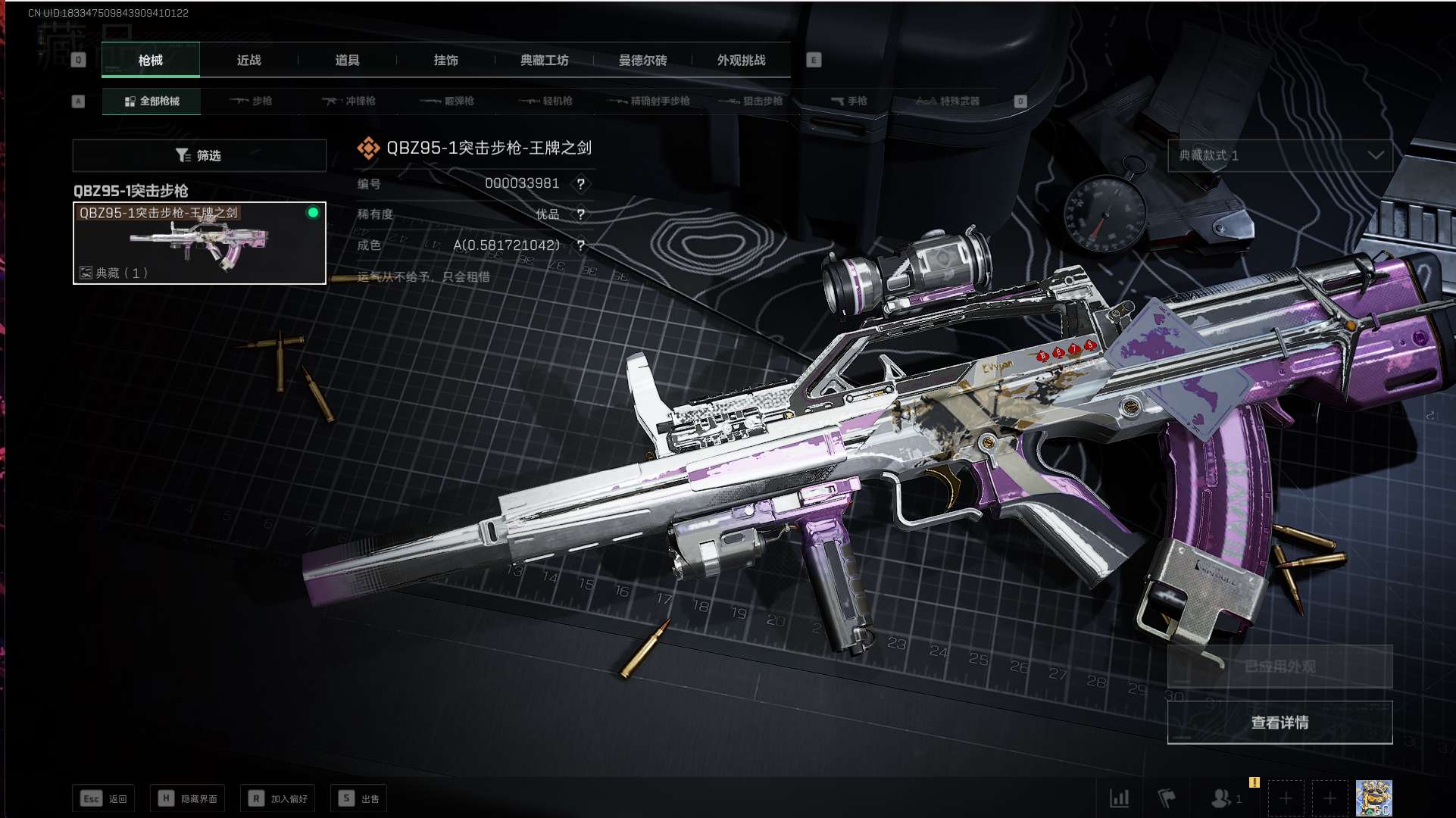The height and width of the screenshot is (818, 1456).
Task: Show 全部枪械 all firearms category
Action: (x=152, y=101)
